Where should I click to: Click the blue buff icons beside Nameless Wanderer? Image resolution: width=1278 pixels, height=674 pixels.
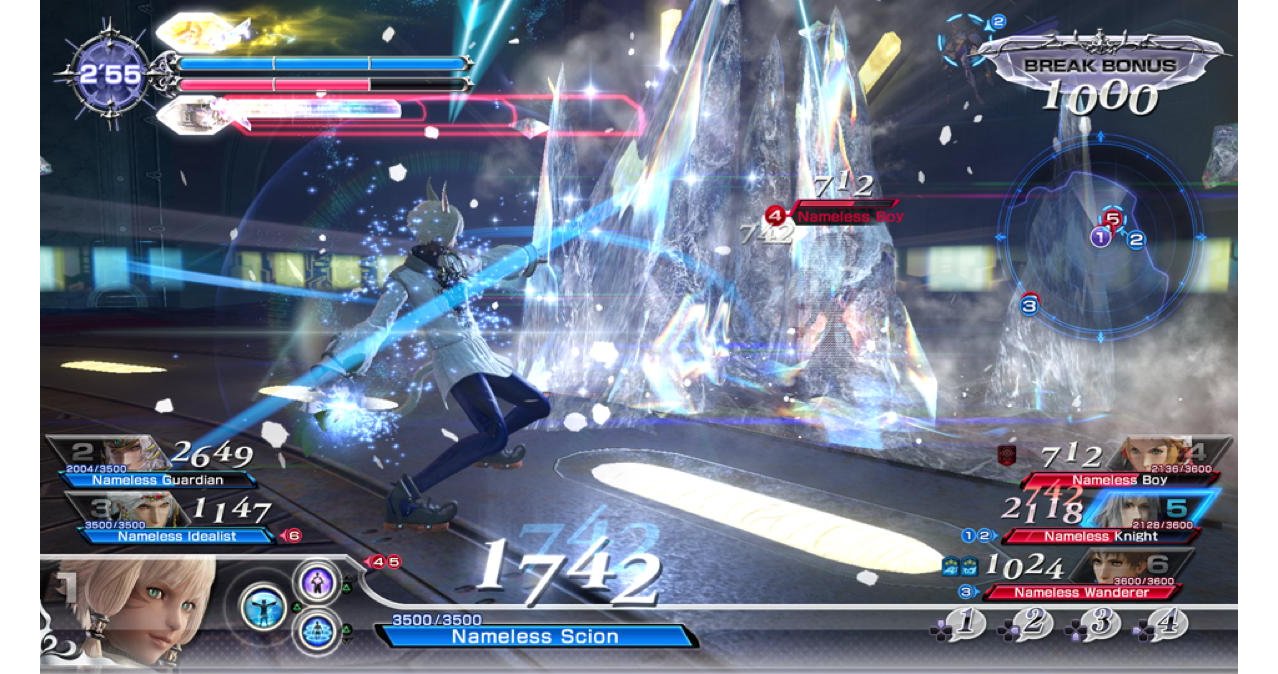click(962, 566)
